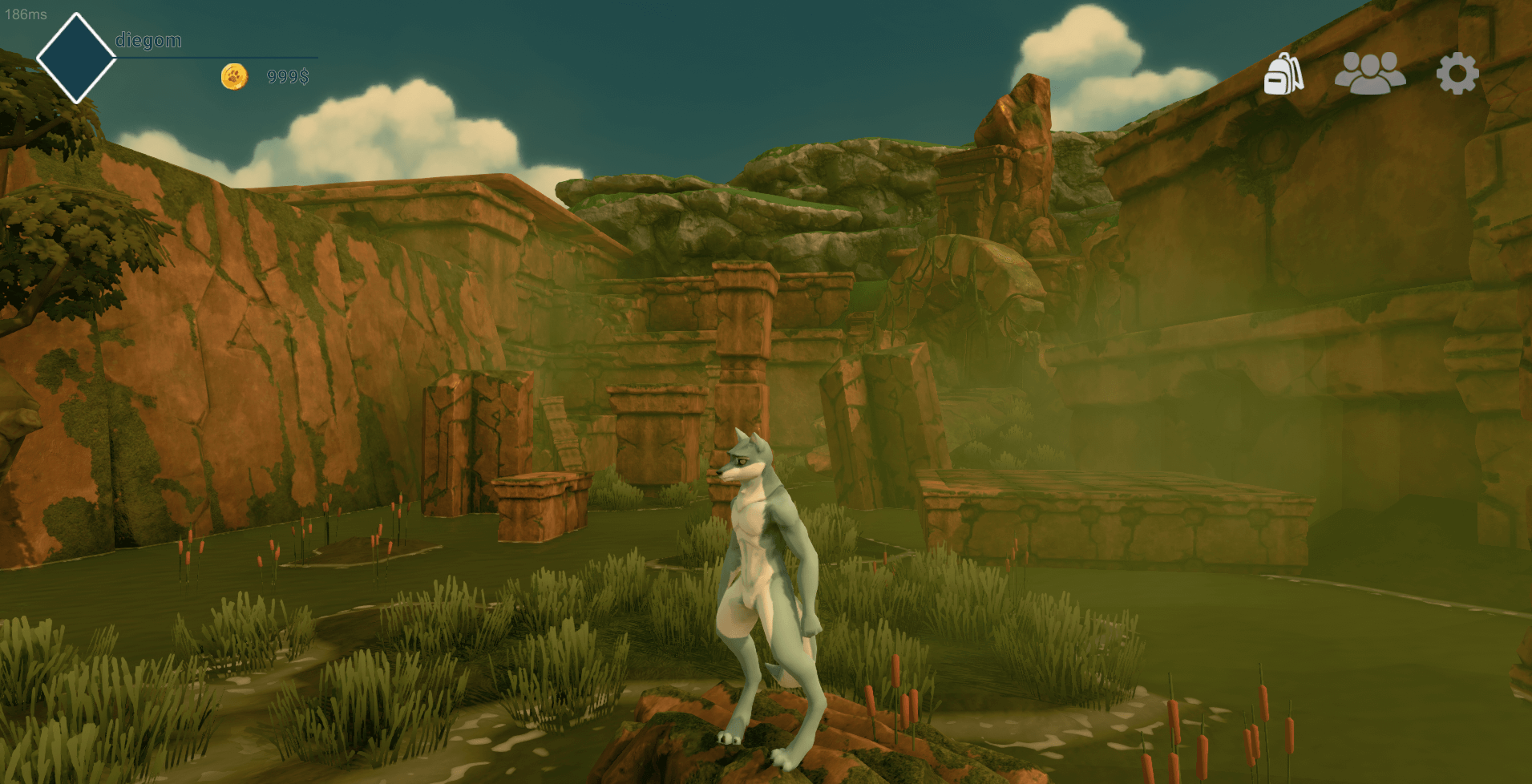Toggle the inventory with the backpack button
This screenshot has width=1532, height=784.
pos(1284,74)
